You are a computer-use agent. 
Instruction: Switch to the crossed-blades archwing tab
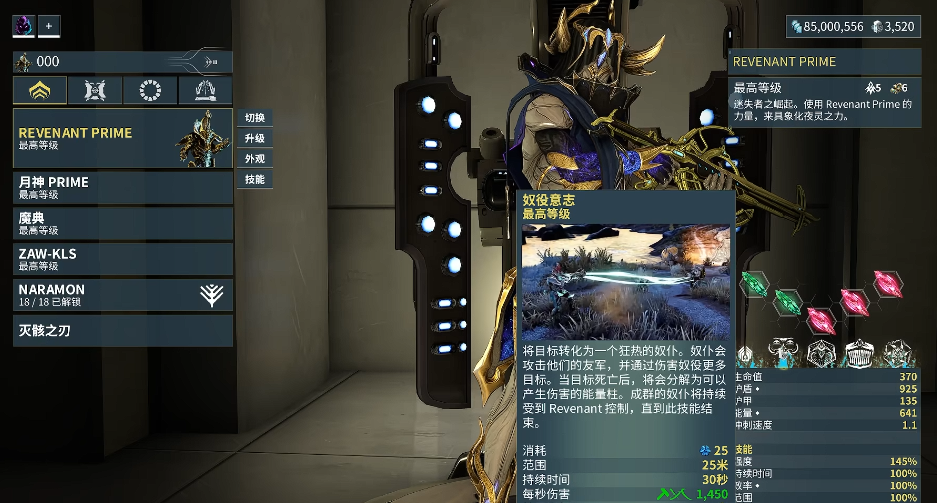tap(95, 91)
